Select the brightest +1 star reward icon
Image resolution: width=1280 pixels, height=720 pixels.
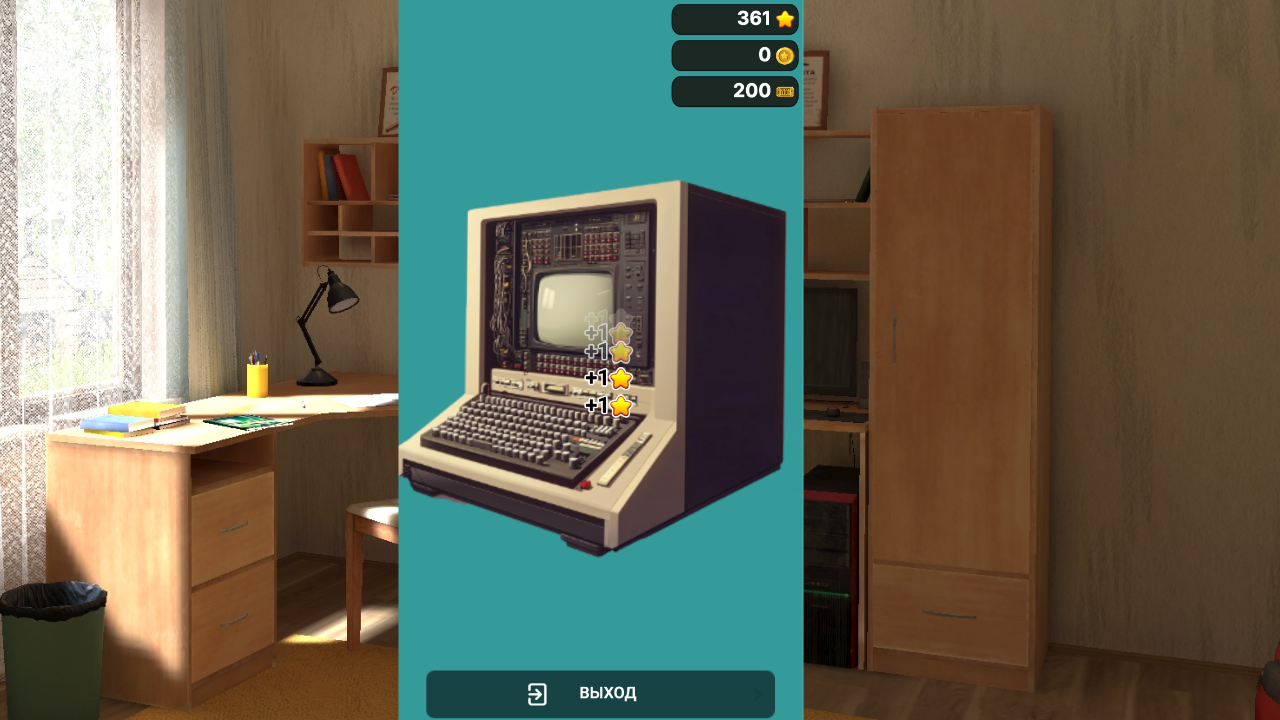click(x=621, y=378)
